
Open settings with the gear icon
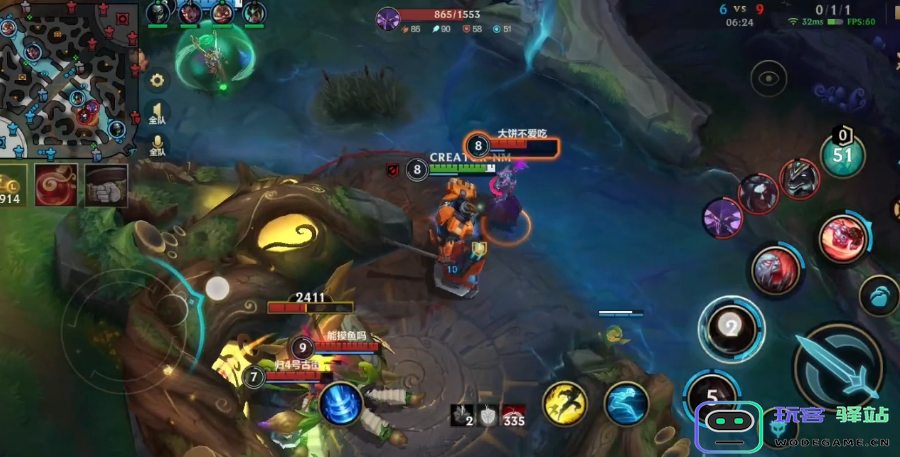pyautogui.click(x=157, y=80)
